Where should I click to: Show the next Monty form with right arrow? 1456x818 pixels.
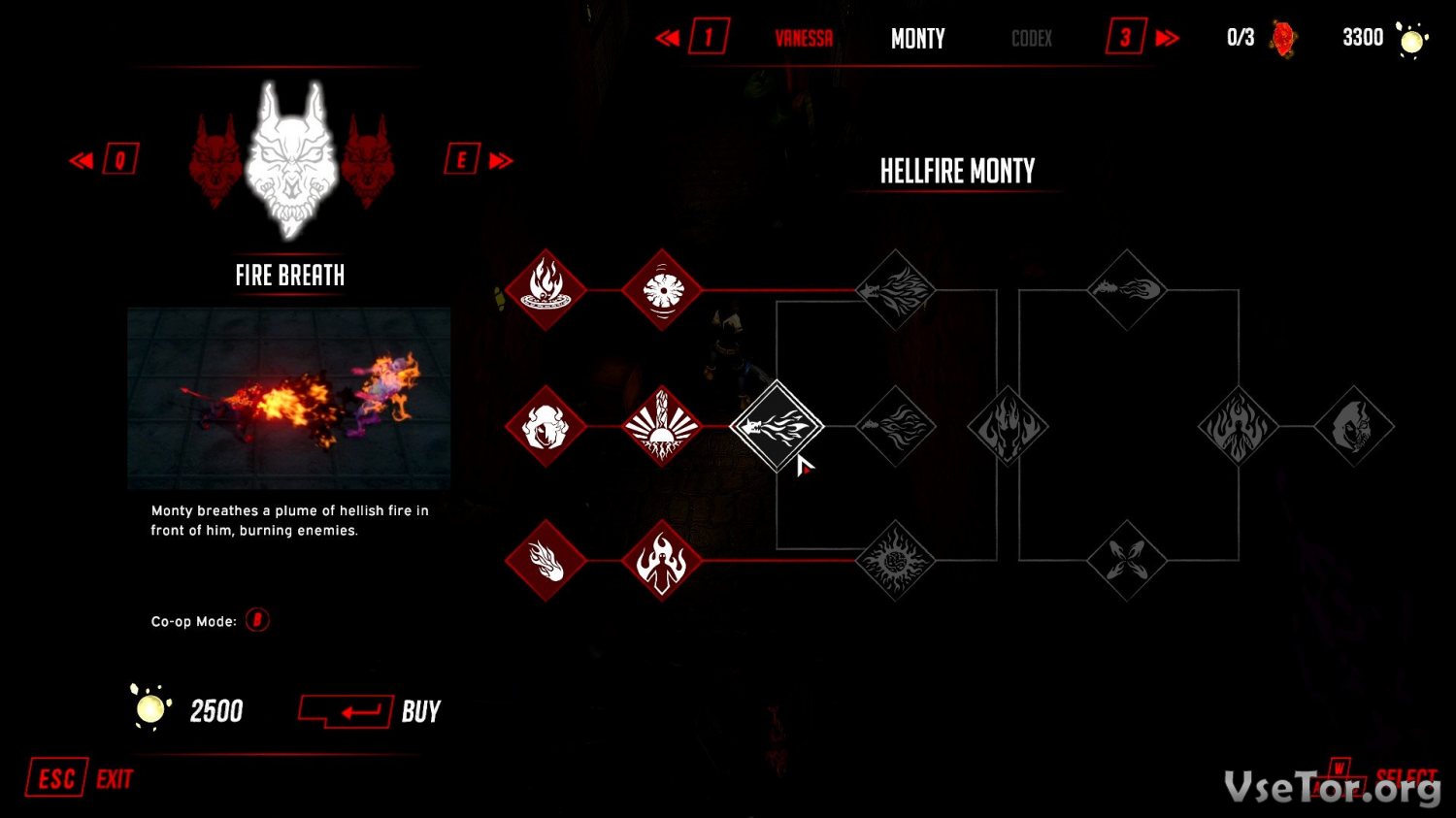[480, 159]
